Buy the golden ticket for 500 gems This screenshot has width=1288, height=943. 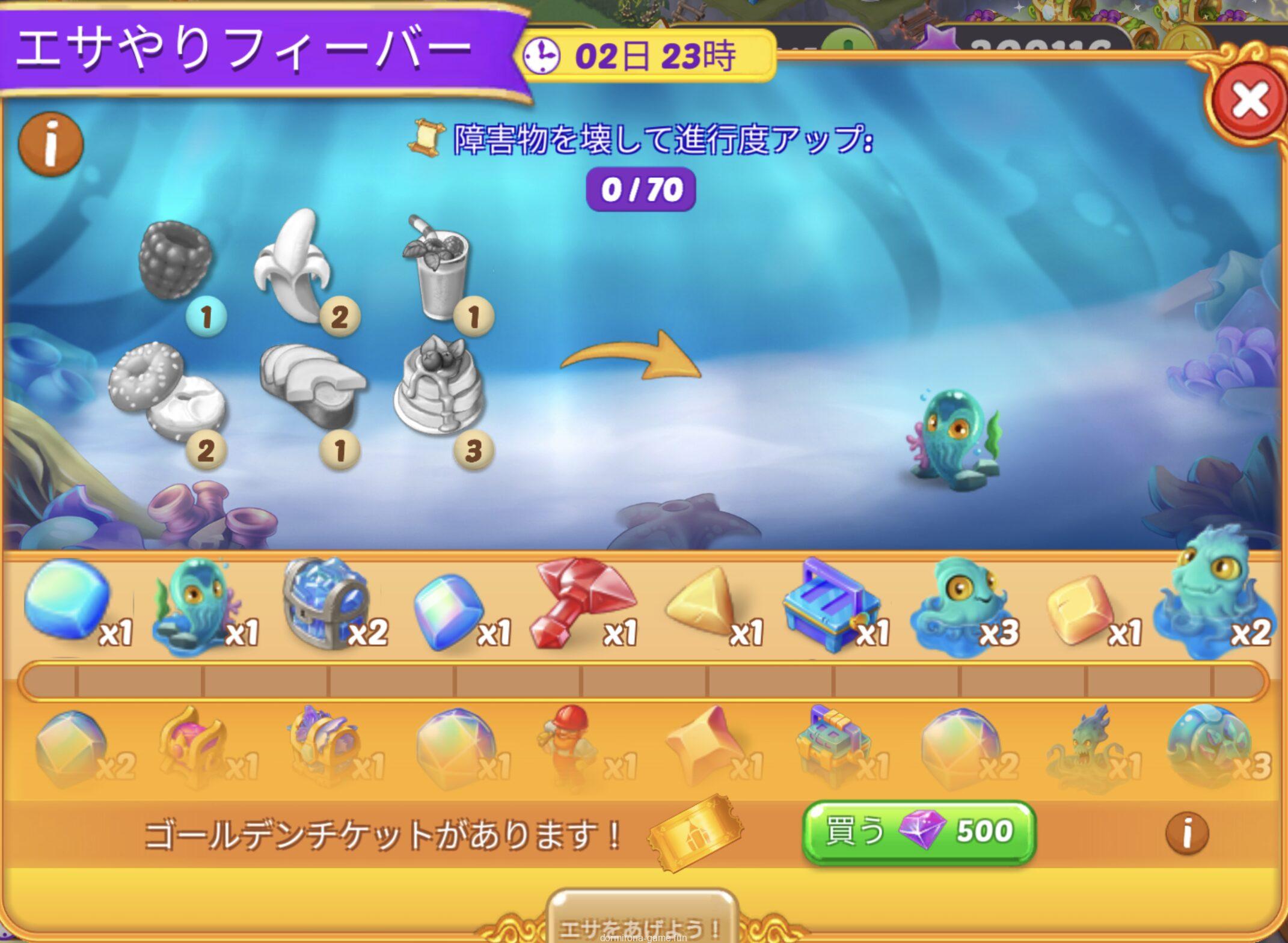click(x=919, y=832)
